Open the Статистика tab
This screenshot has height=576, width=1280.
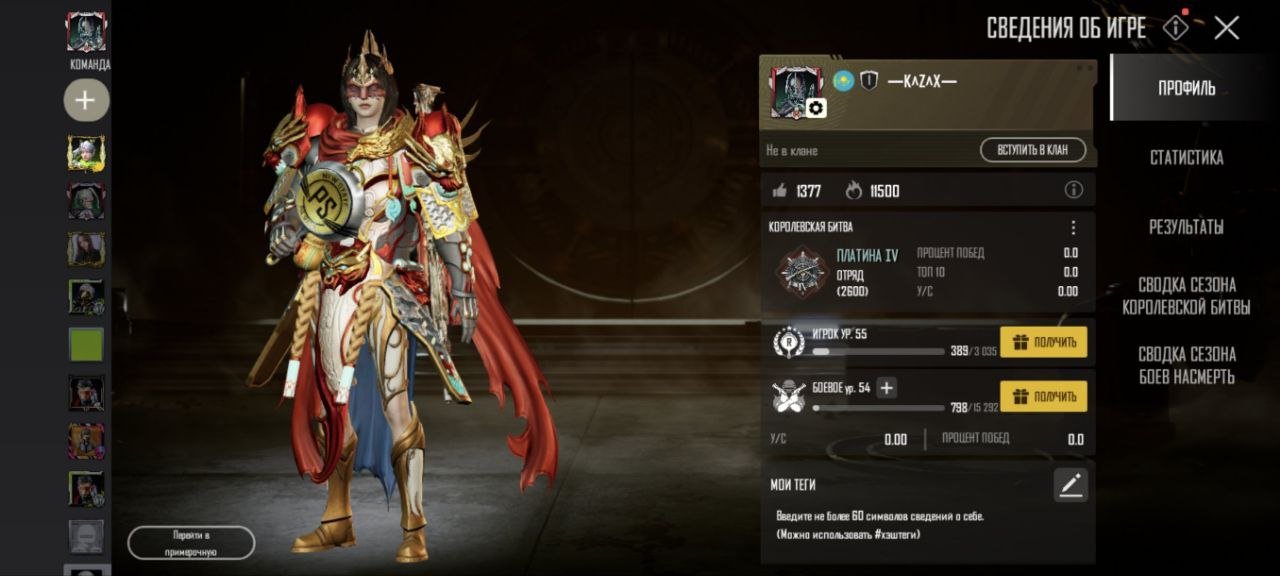coord(1186,158)
